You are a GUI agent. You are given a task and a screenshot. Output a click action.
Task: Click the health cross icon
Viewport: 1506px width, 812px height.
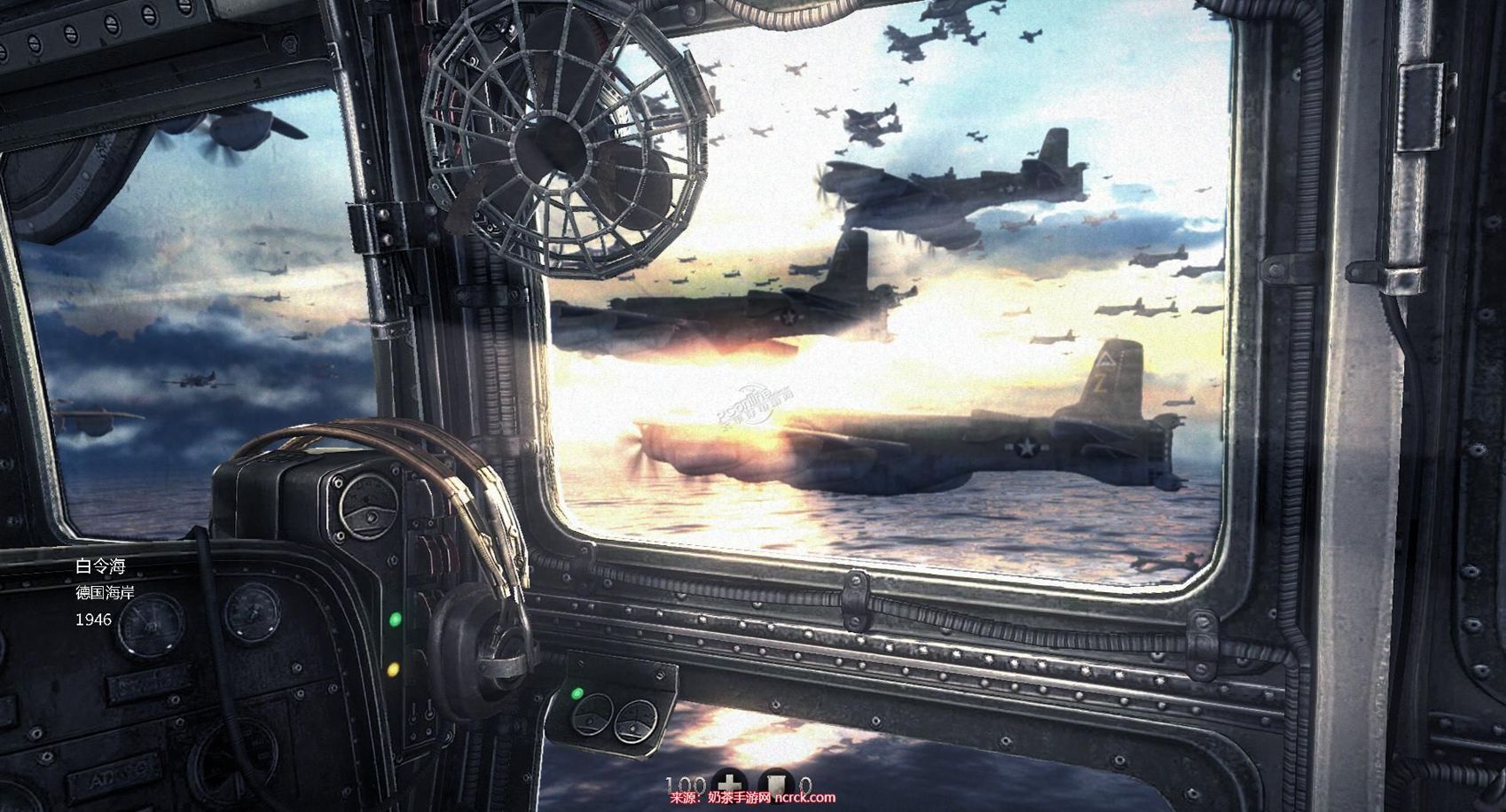727,785
